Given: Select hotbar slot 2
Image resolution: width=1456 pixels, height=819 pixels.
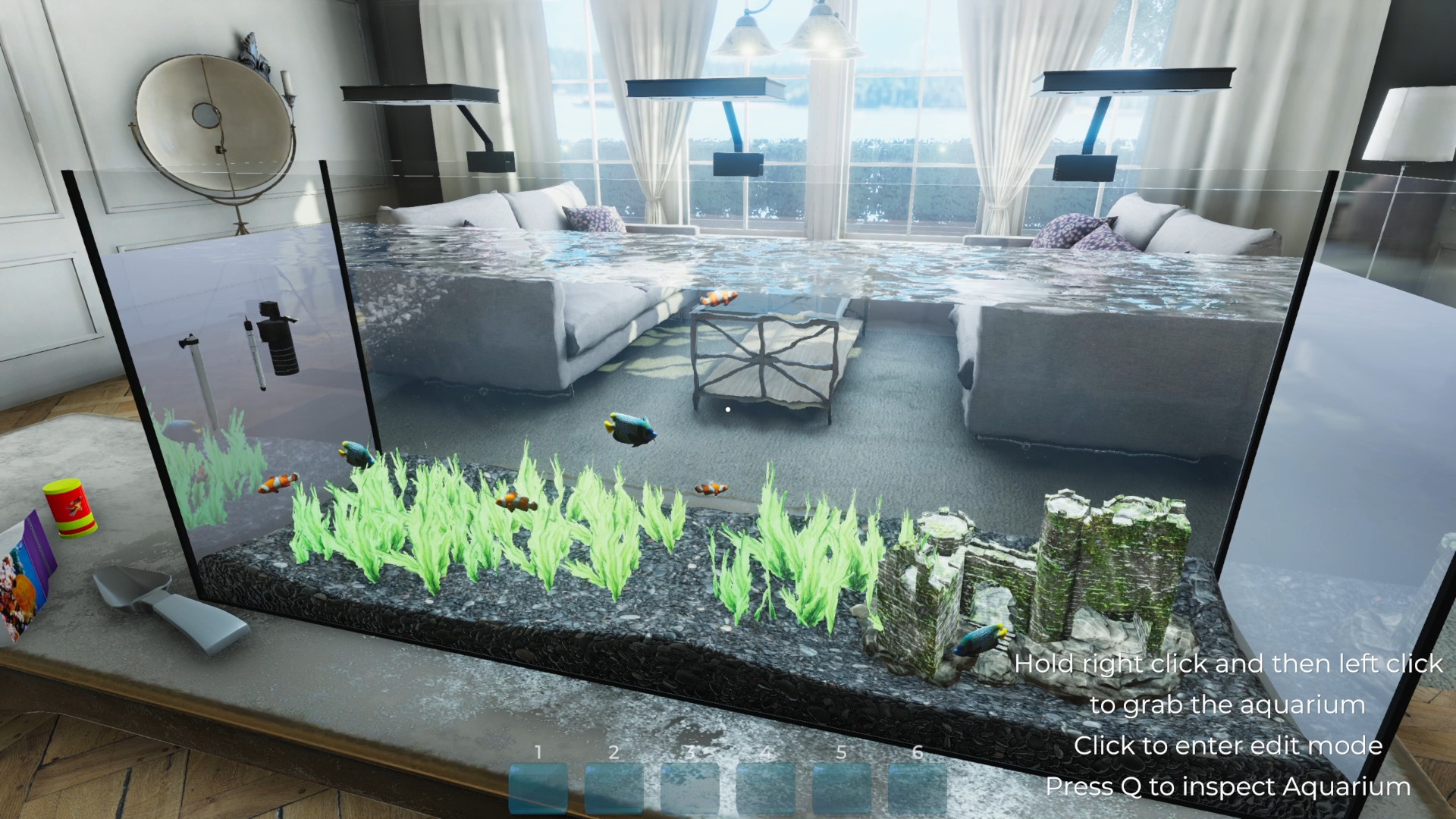Looking at the screenshot, I should (x=616, y=789).
